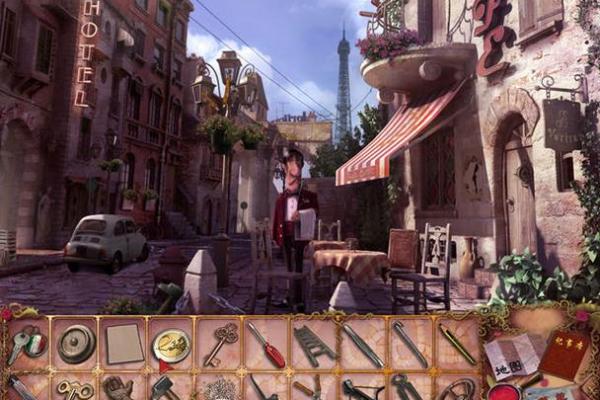Choose the leather glove item
600x400 pixels.
(x=119, y=388)
